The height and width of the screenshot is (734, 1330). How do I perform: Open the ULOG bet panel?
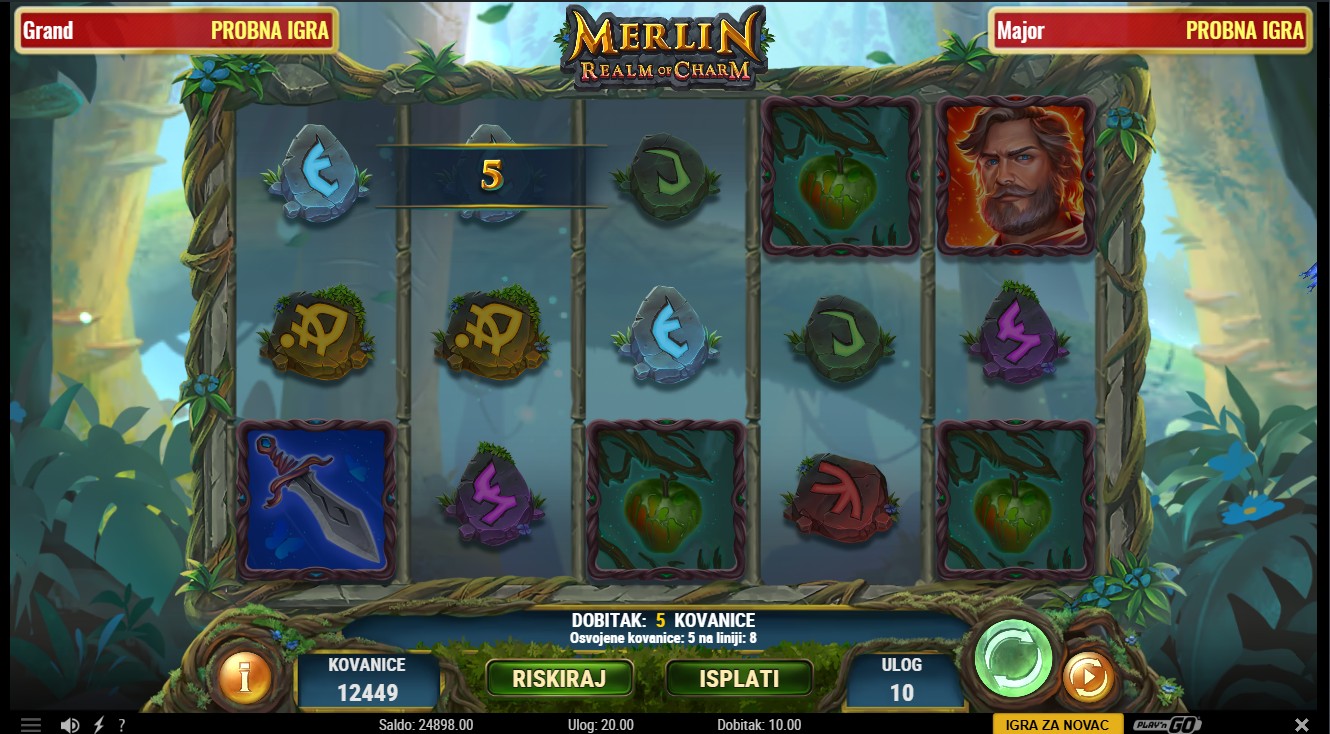[901, 680]
